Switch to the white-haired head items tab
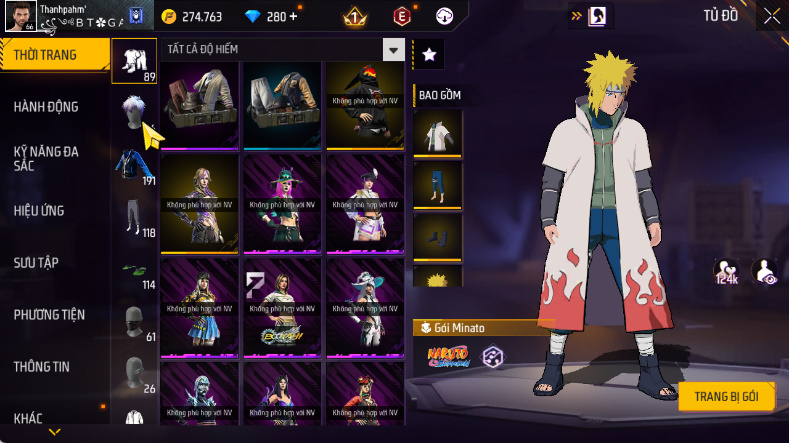This screenshot has height=443, width=789. click(x=134, y=113)
